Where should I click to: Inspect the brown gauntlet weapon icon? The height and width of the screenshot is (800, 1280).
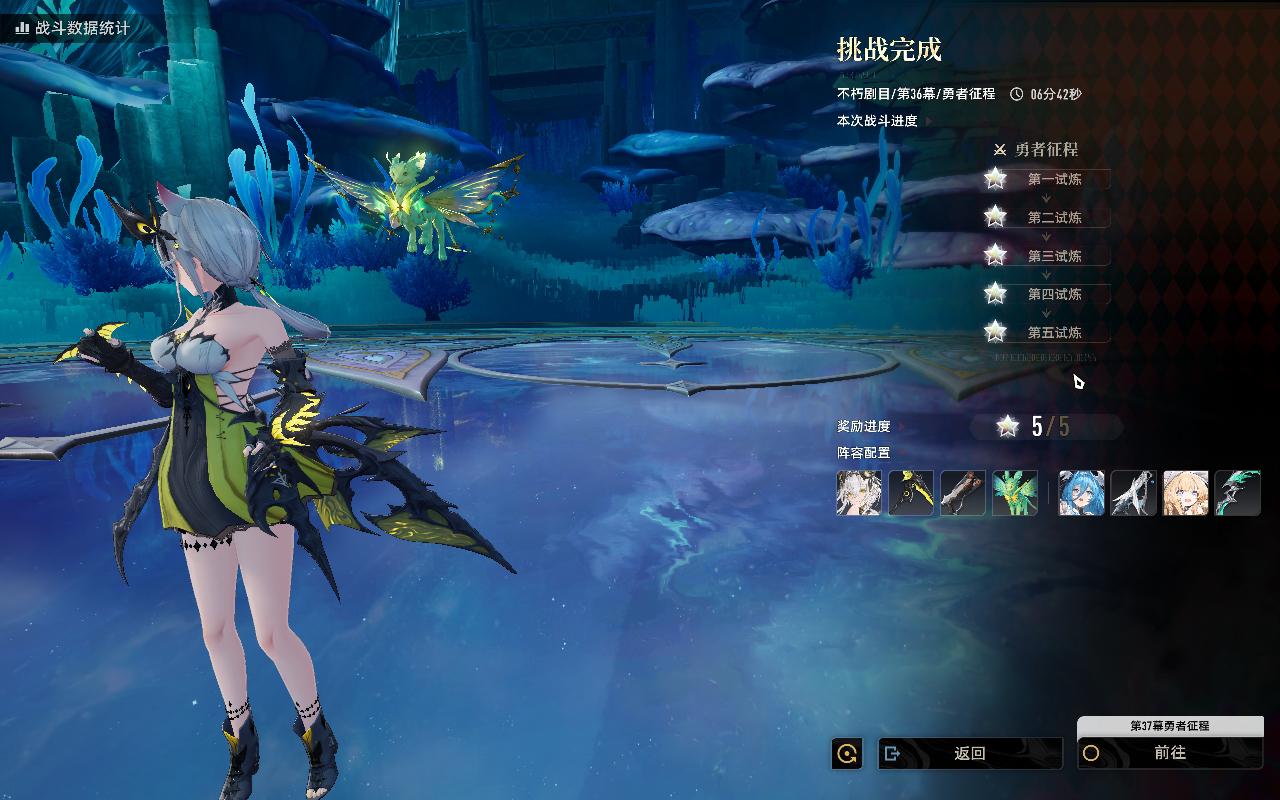[x=963, y=493]
